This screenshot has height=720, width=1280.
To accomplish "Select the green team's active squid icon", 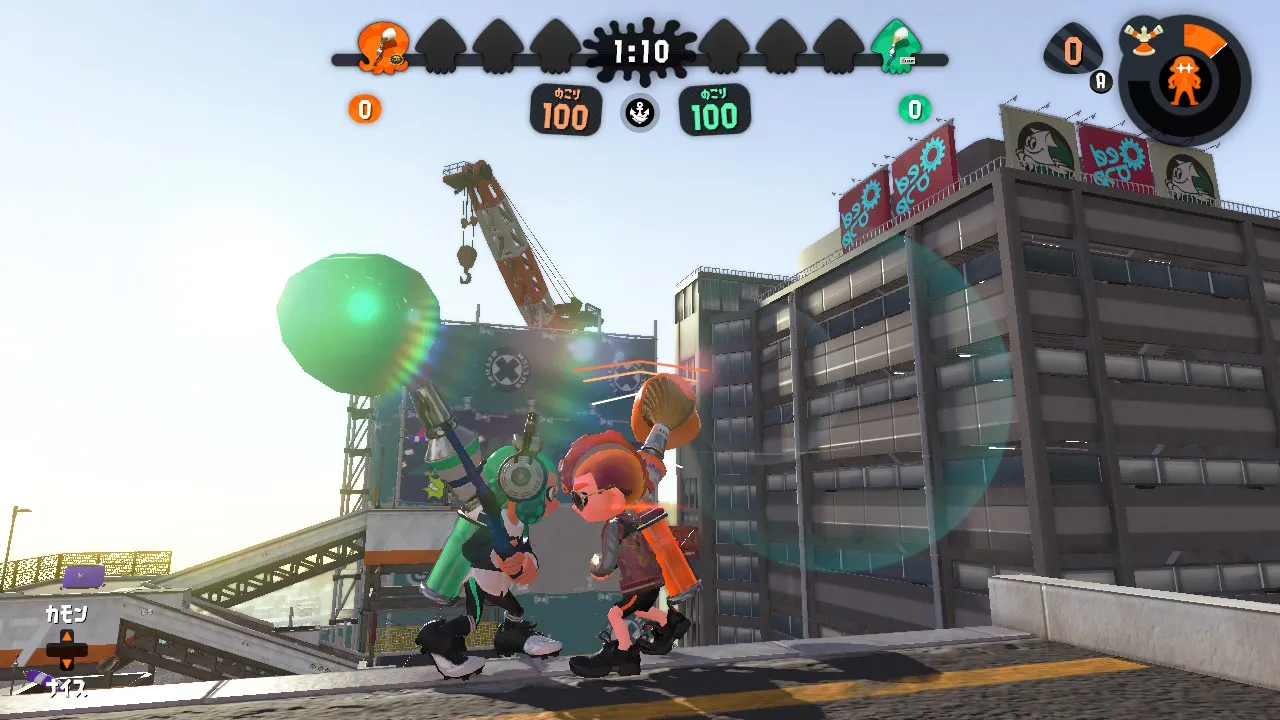I will 896,47.
